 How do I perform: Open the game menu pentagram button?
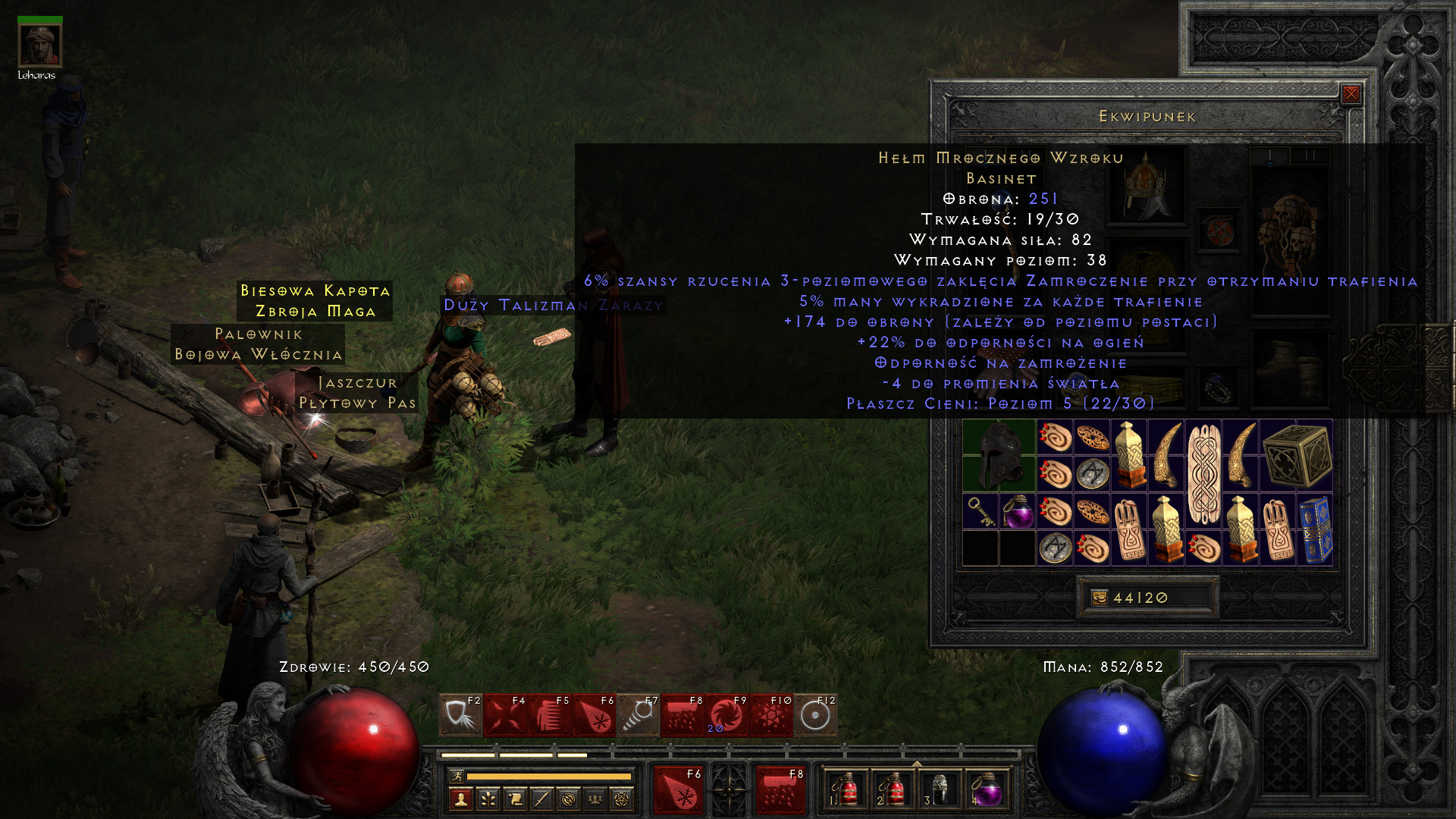coord(622,799)
